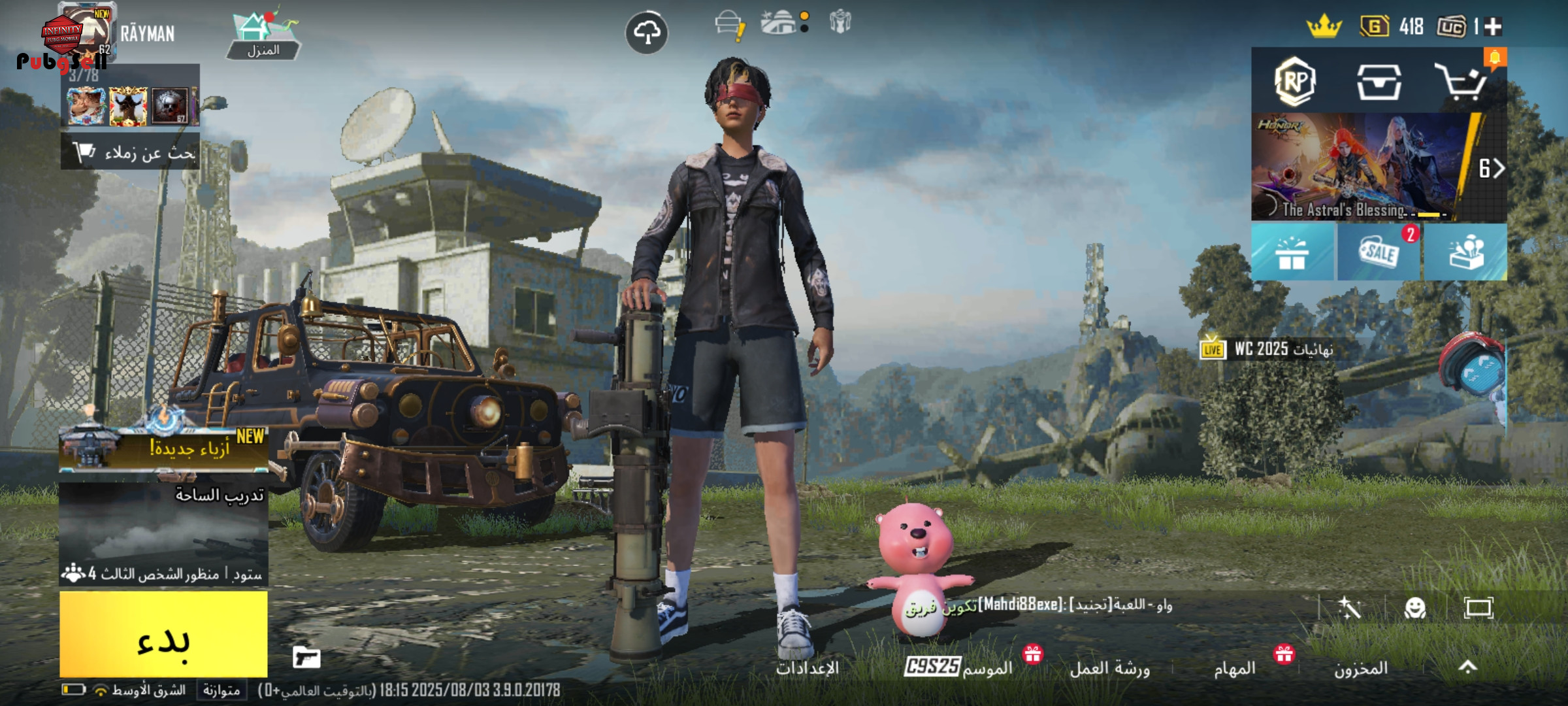Watch the WC 2025 live finals

tap(1267, 350)
